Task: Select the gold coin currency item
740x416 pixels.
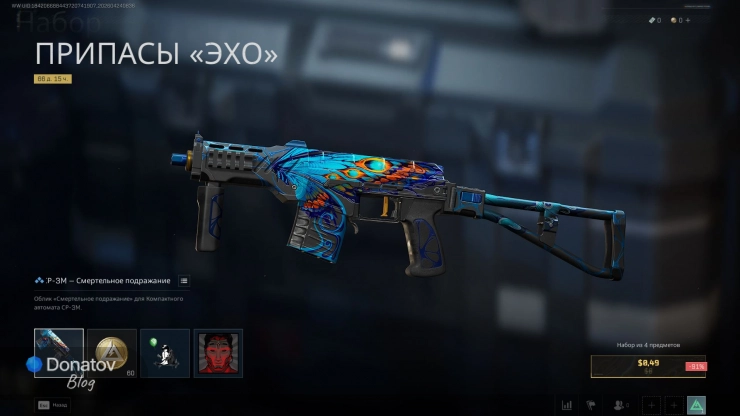Action: pos(112,353)
